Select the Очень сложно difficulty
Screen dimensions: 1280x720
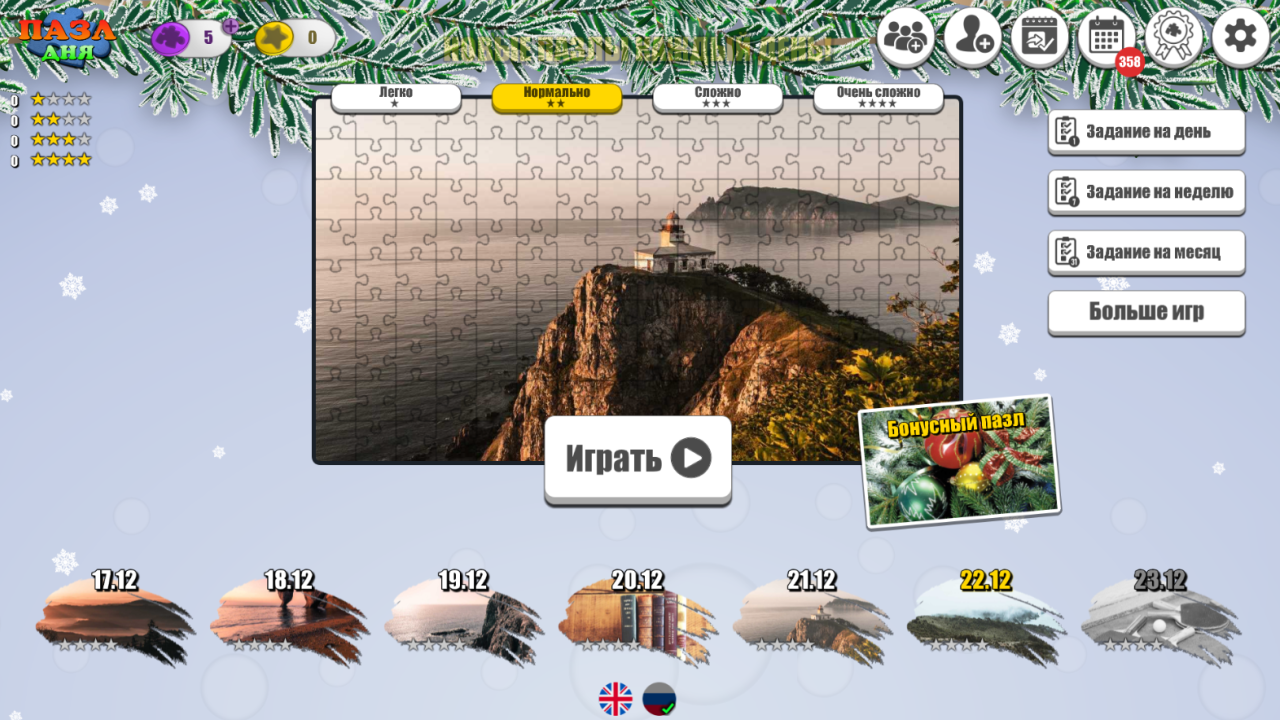[x=878, y=95]
